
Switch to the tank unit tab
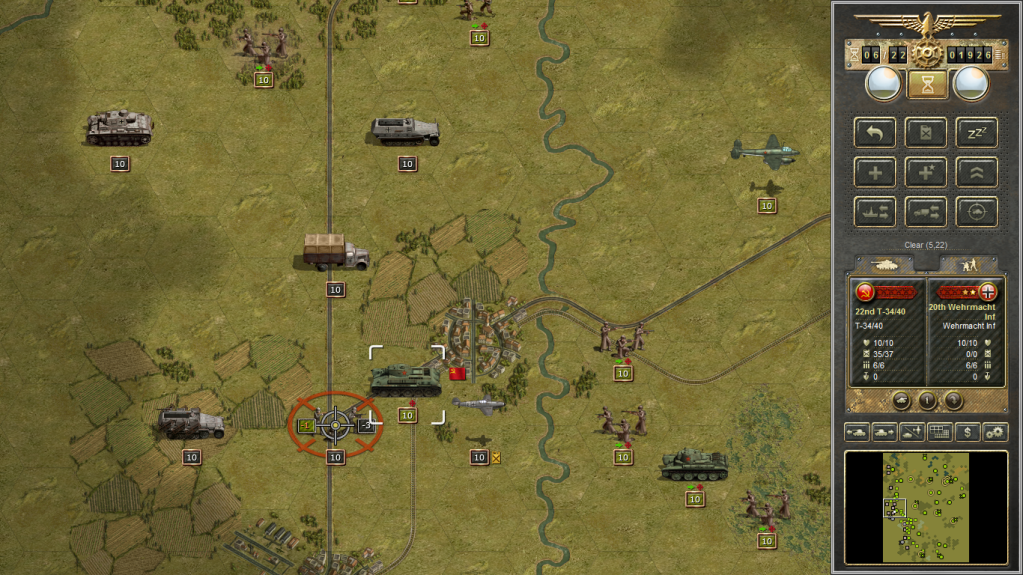[x=884, y=265]
